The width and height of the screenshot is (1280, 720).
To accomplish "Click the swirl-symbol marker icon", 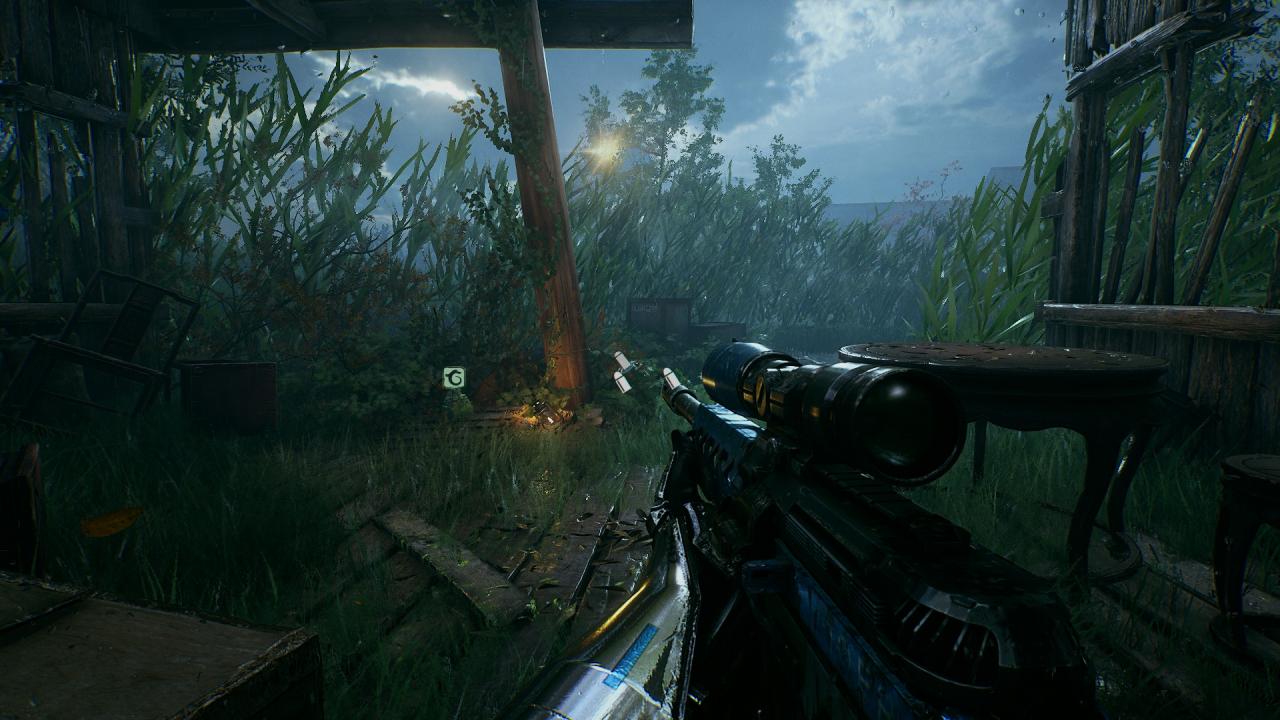I will tap(454, 378).
